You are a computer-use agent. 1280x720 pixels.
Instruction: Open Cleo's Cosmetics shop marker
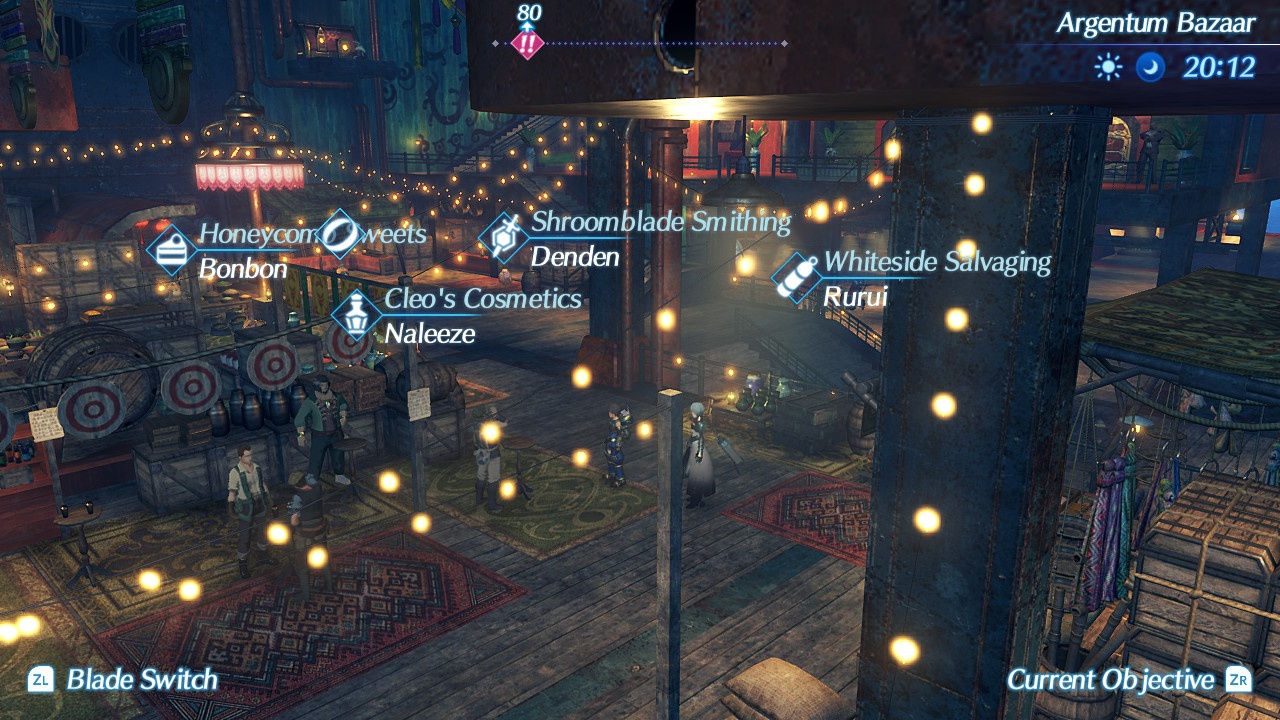click(356, 316)
